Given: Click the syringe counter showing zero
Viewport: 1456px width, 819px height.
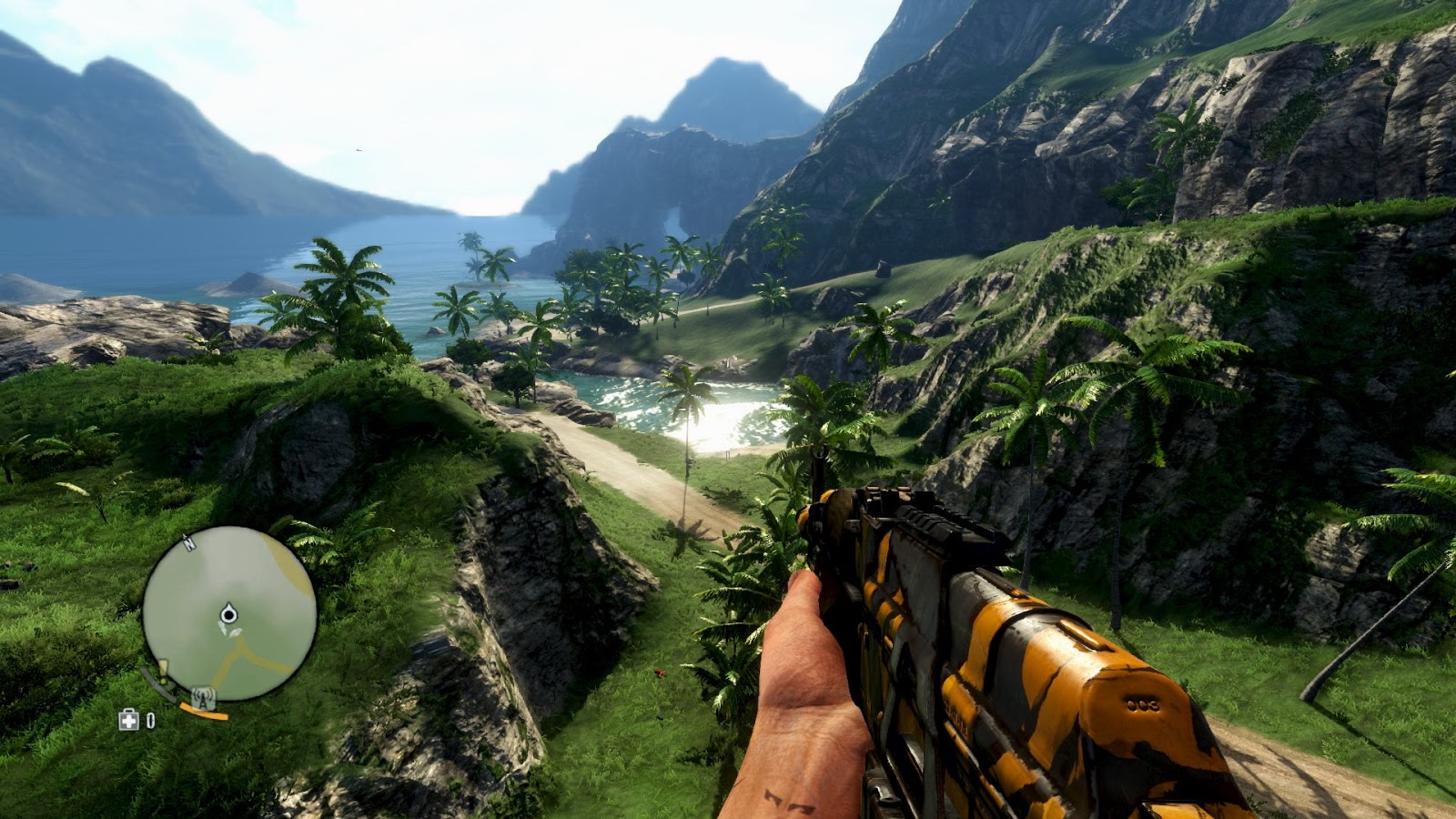Looking at the screenshot, I should [150, 720].
